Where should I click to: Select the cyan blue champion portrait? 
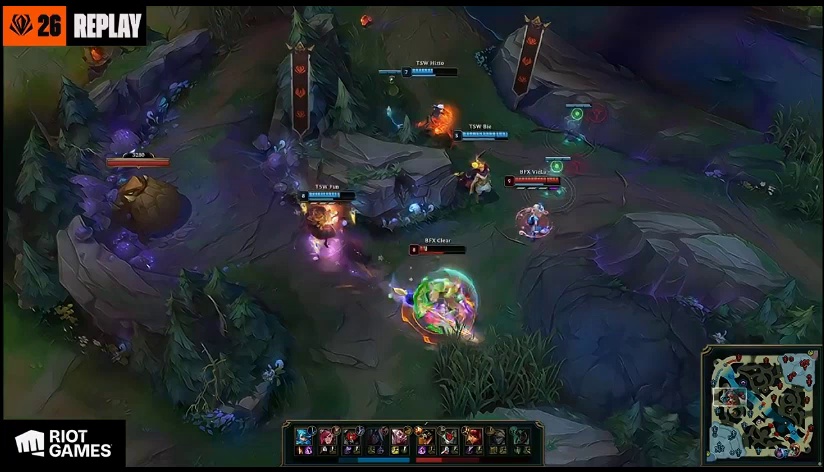tap(302, 437)
